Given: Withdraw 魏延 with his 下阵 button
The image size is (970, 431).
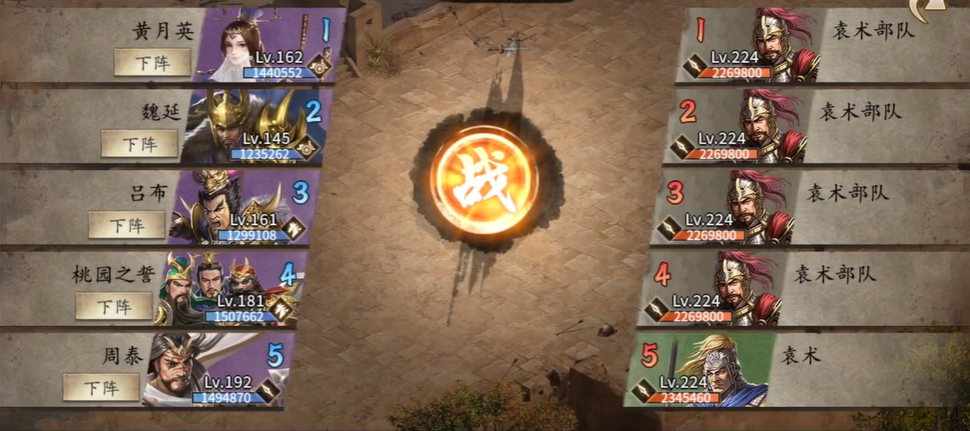Looking at the screenshot, I should (x=139, y=143).
